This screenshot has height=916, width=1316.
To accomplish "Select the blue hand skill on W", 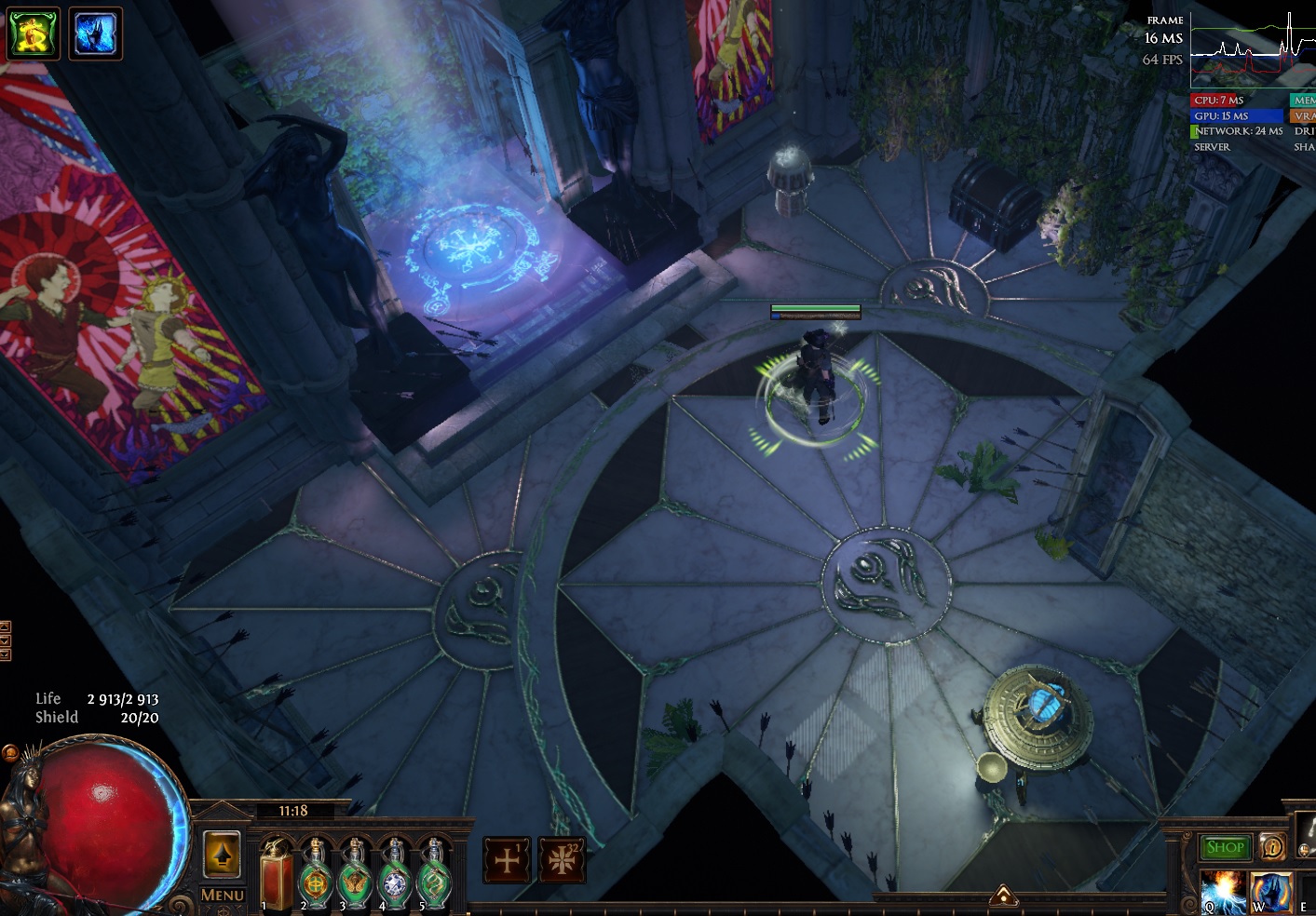I will (1270, 891).
